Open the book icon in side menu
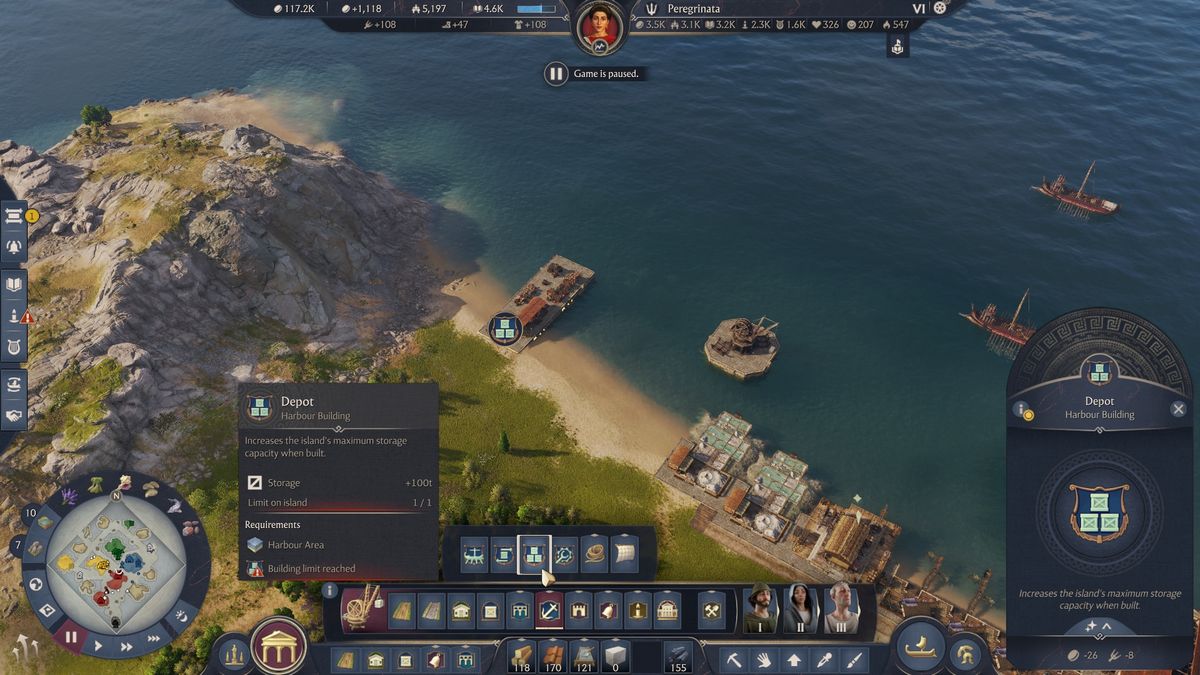The height and width of the screenshot is (675, 1200). pyautogui.click(x=14, y=284)
